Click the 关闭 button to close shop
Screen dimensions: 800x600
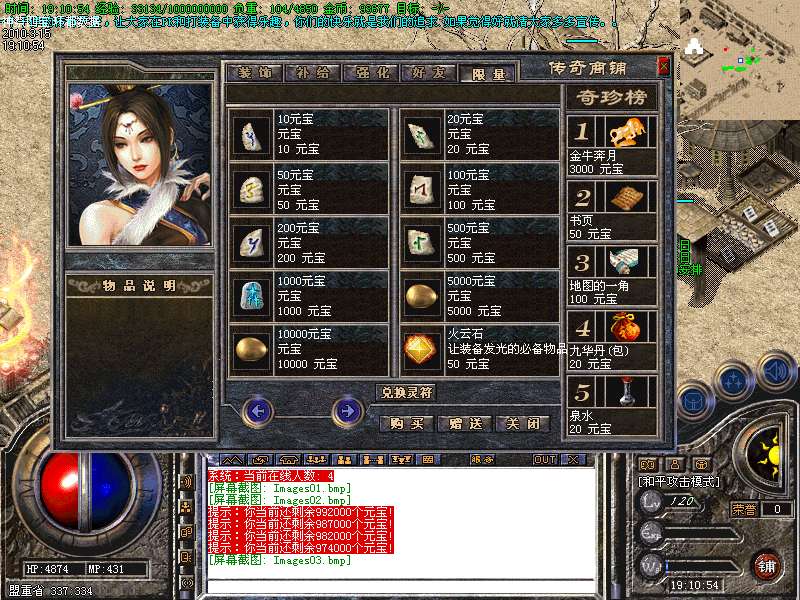click(523, 423)
